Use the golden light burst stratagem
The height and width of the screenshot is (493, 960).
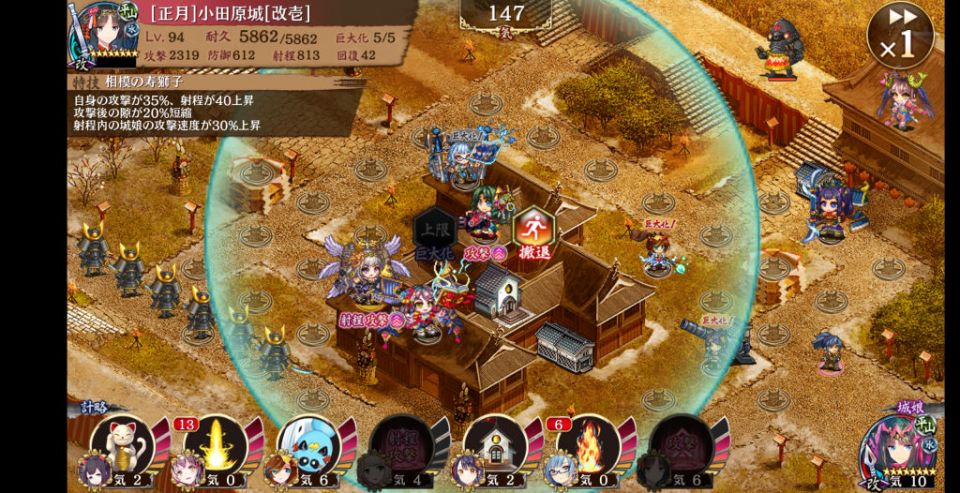click(216, 443)
